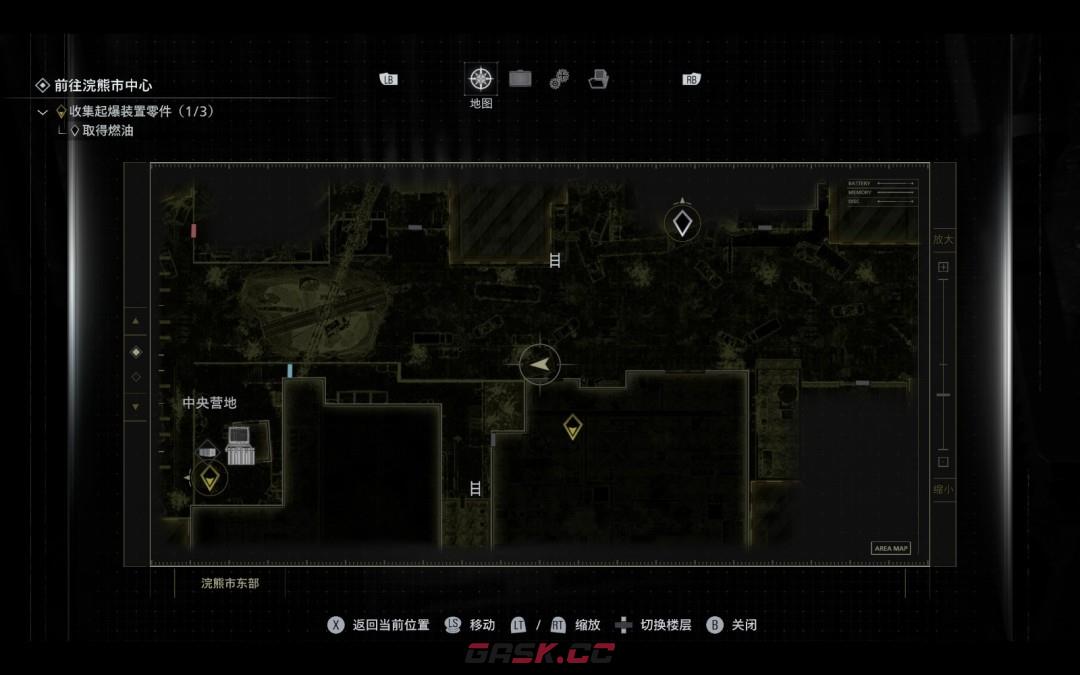Switch to the inventory briefcase tab

click(x=520, y=79)
